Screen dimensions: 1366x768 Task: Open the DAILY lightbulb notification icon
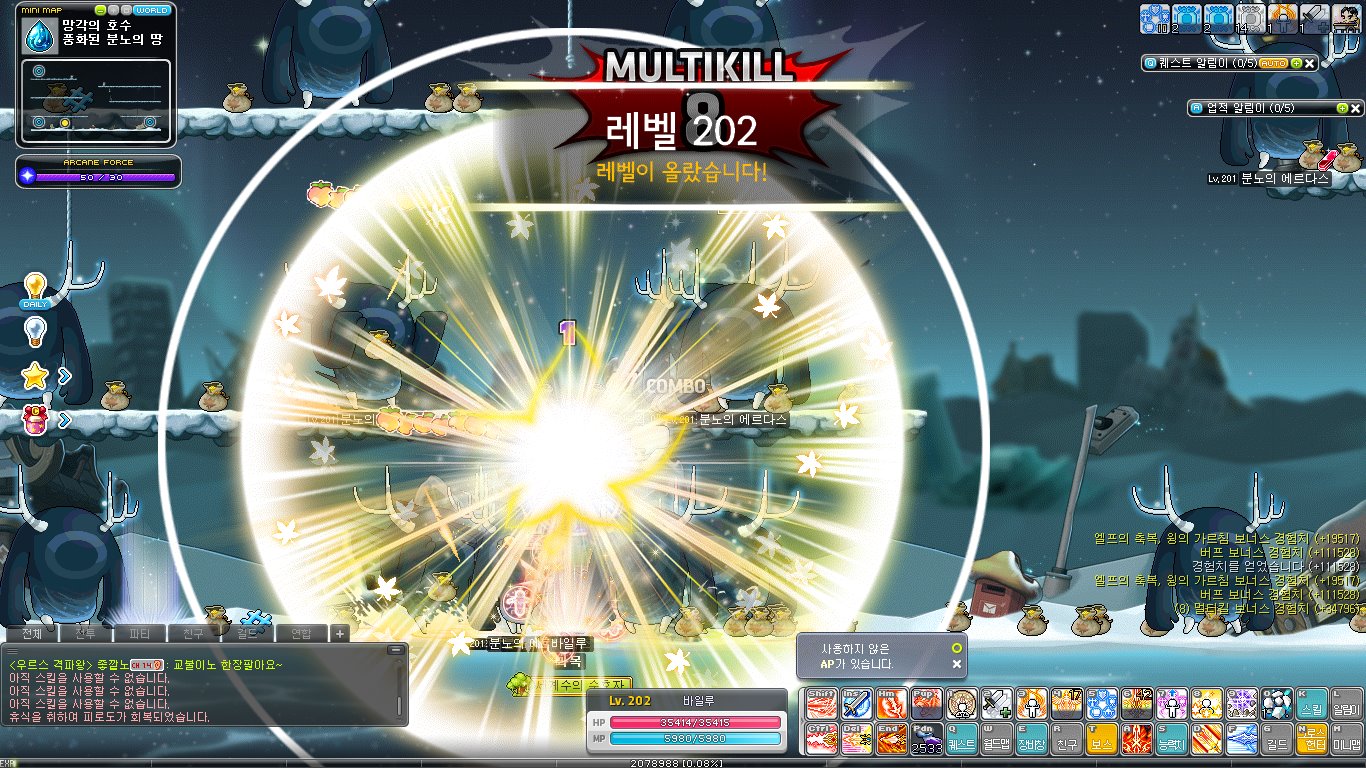35,290
